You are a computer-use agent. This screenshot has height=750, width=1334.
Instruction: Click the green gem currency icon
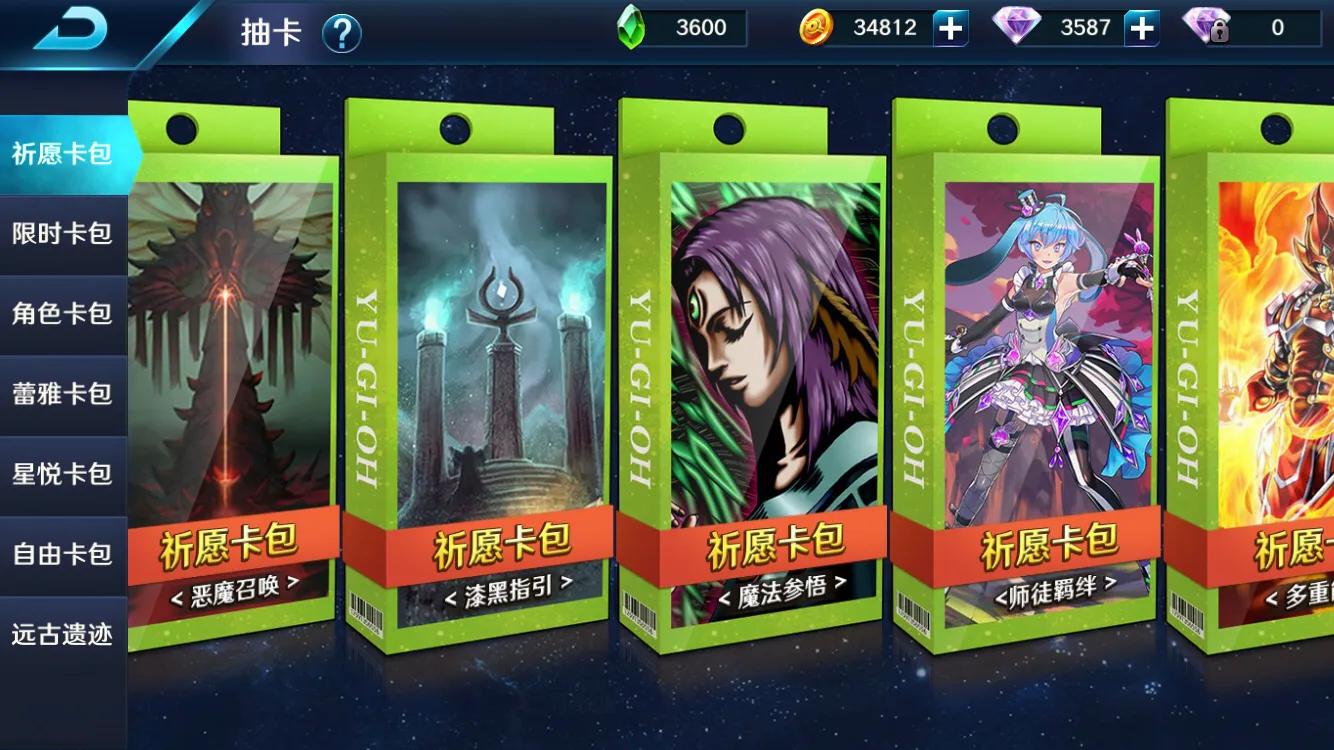pos(630,27)
